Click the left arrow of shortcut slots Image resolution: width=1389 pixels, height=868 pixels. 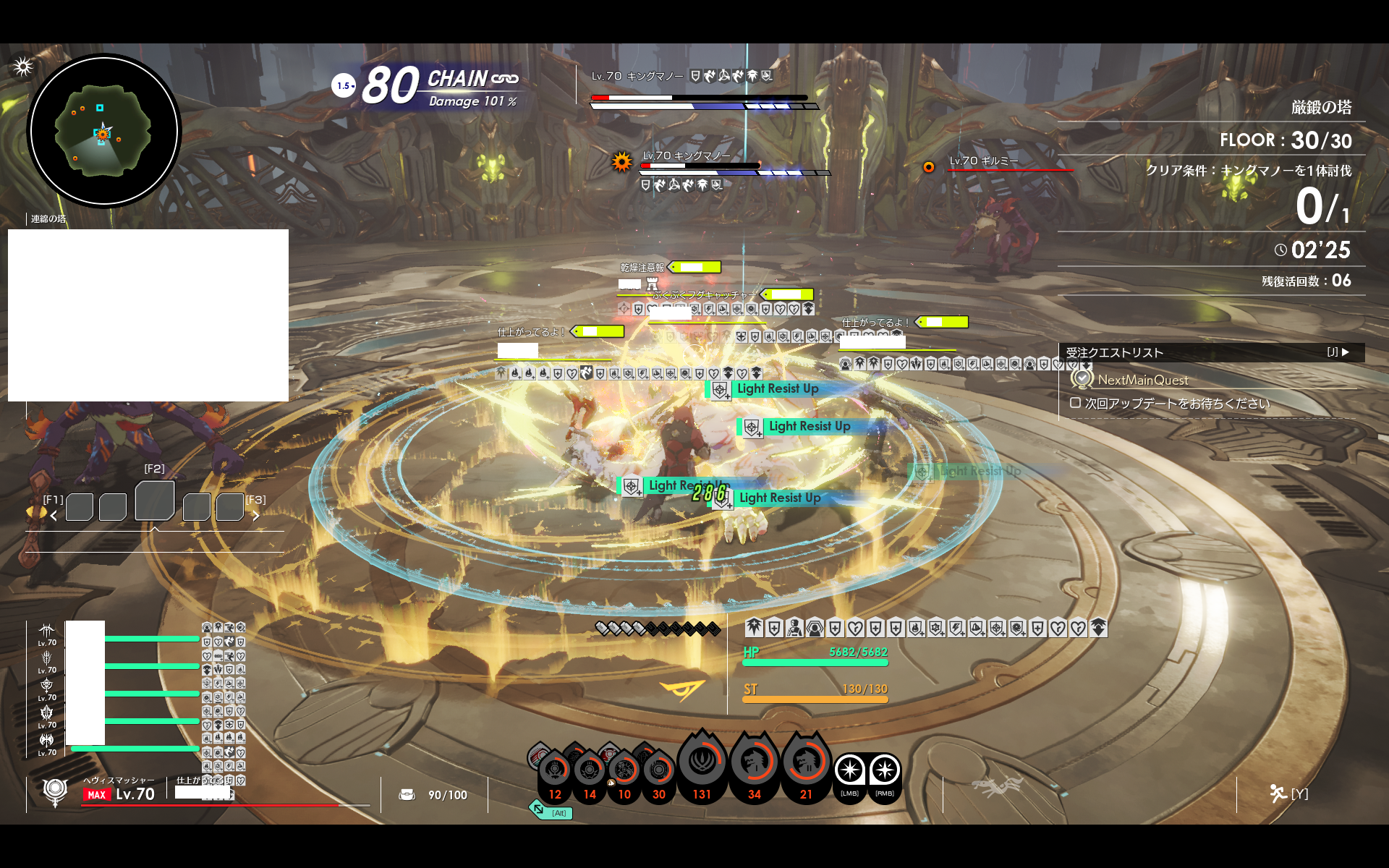pyautogui.click(x=54, y=516)
